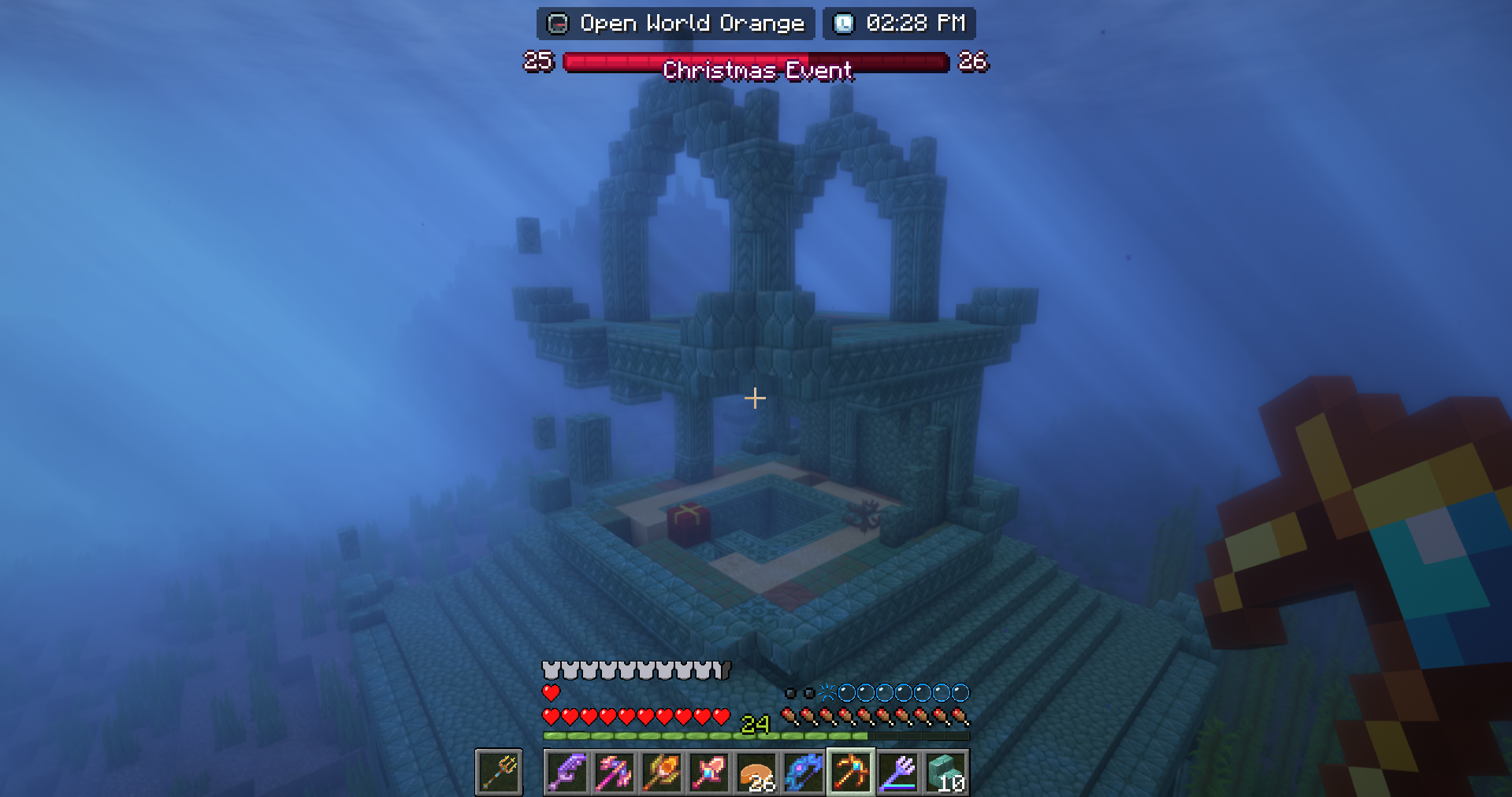
Task: Choose the purple trident hotbar slot
Action: tap(897, 773)
